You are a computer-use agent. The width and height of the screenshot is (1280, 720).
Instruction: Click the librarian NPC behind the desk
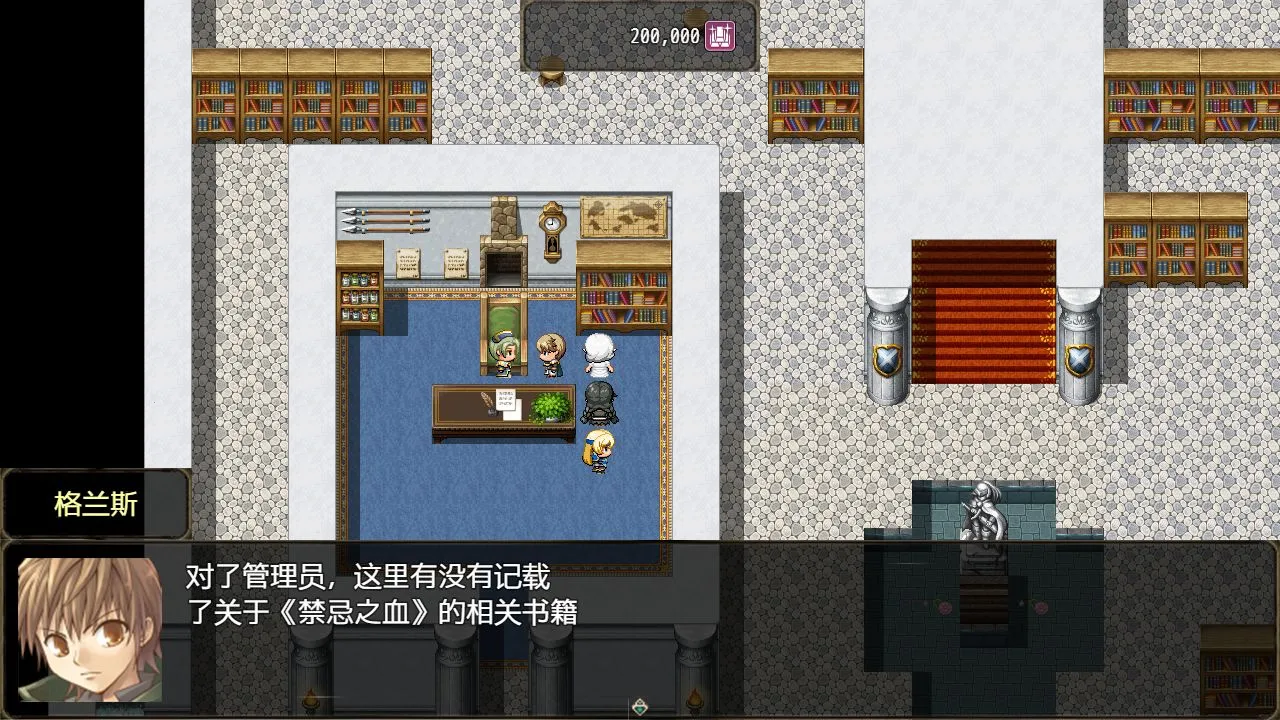(x=502, y=355)
